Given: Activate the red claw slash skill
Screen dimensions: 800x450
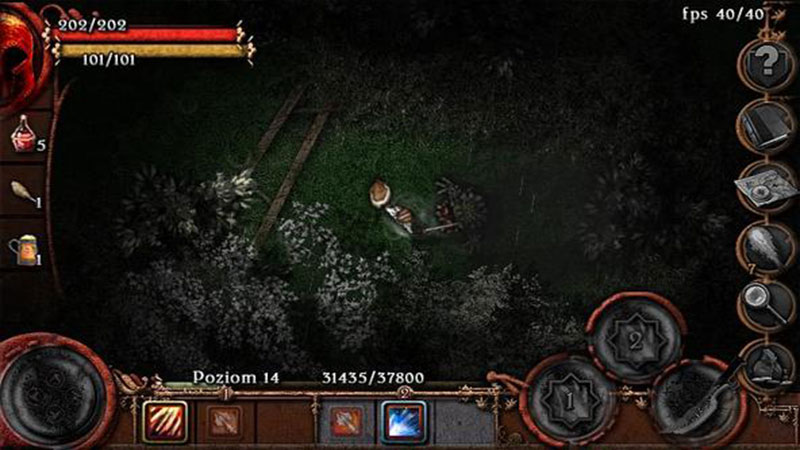Looking at the screenshot, I should pyautogui.click(x=160, y=420).
